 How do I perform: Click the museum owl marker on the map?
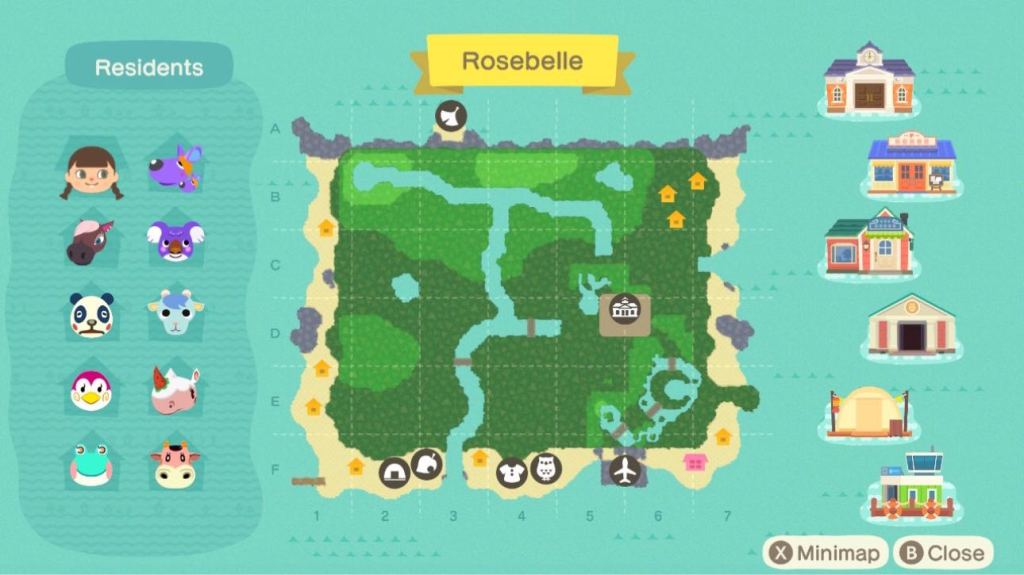click(546, 468)
